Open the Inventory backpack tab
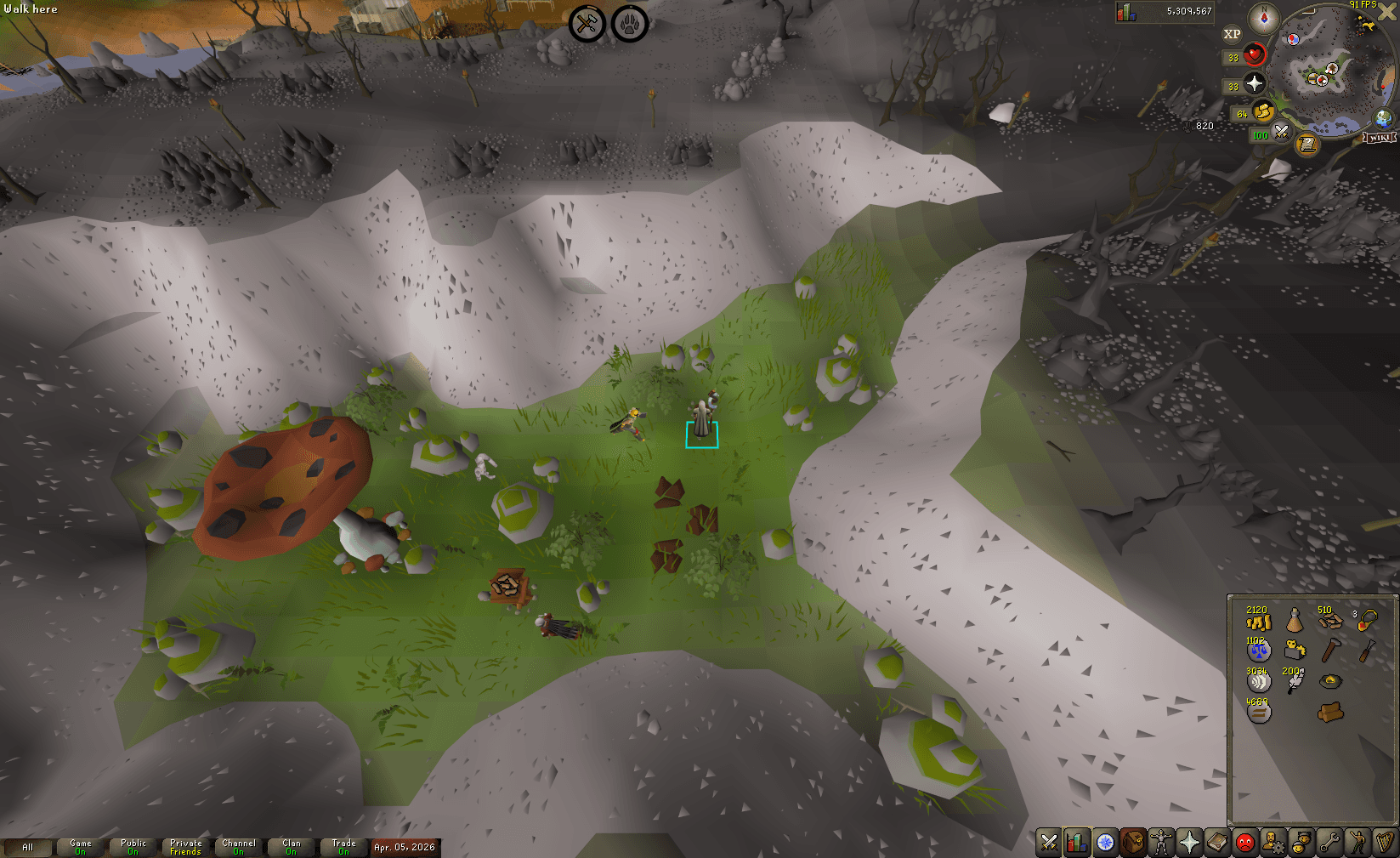 click(x=1132, y=843)
